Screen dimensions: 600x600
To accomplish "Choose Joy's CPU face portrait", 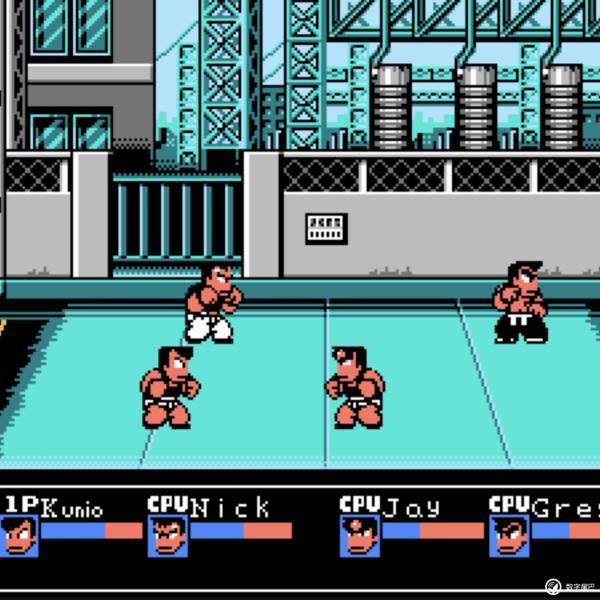I will pos(359,536).
